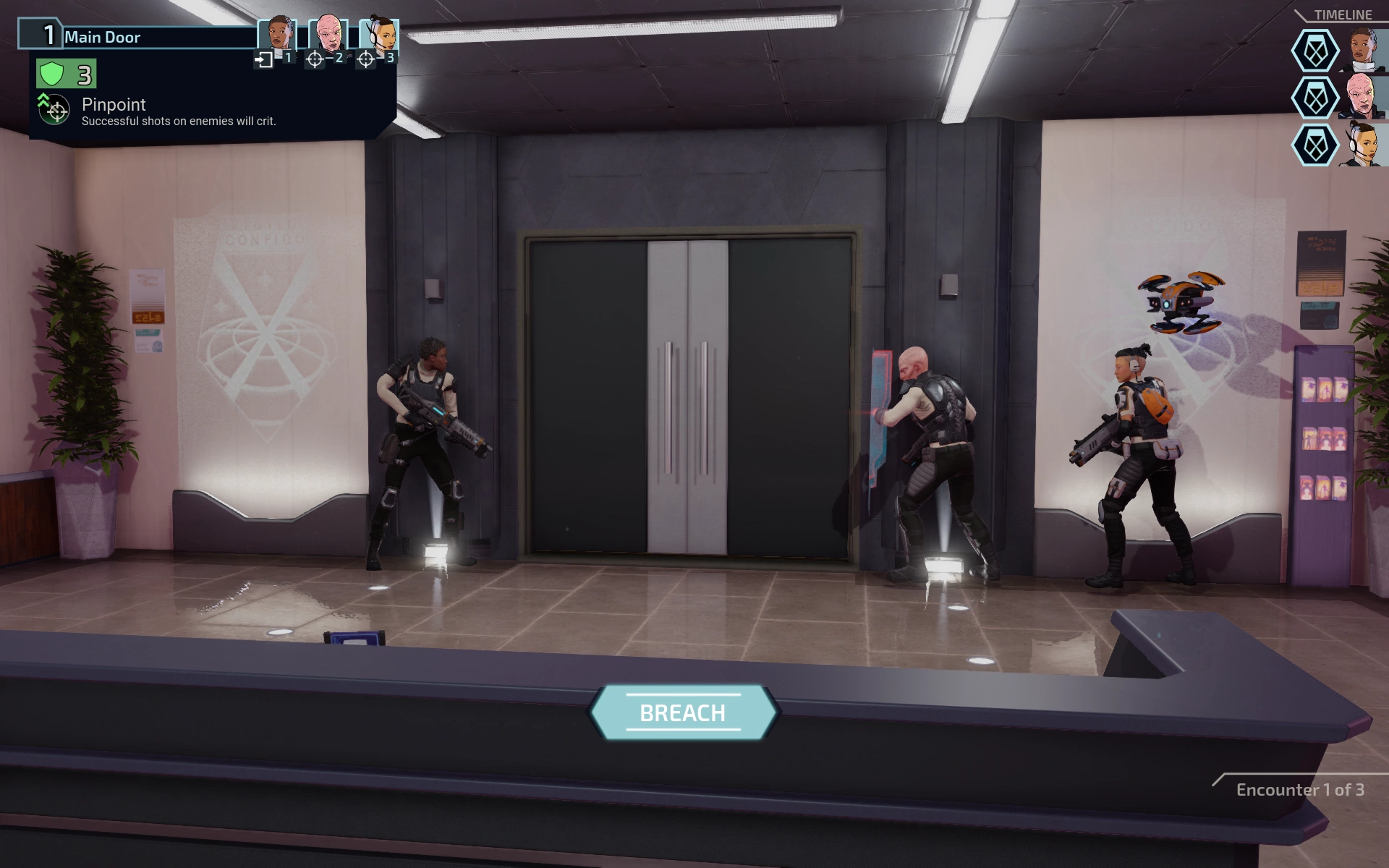Select the top agent portrait in Timeline
Viewport: 1389px width, 868px height.
coord(1362,51)
